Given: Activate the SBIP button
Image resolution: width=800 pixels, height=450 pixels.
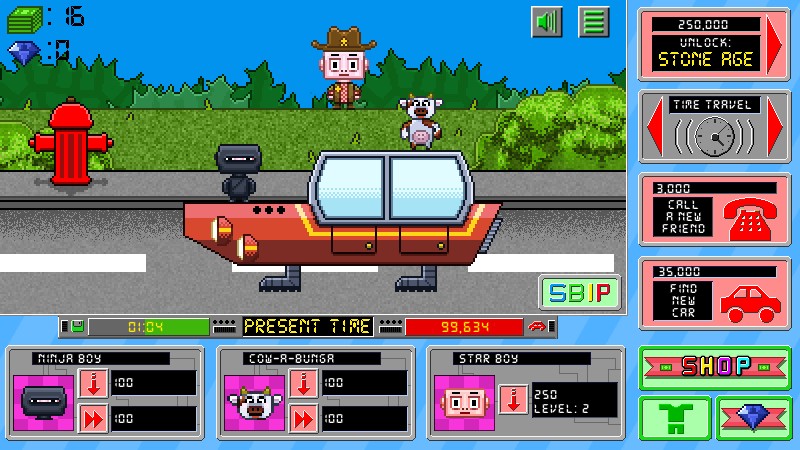Looking at the screenshot, I should 580,292.
